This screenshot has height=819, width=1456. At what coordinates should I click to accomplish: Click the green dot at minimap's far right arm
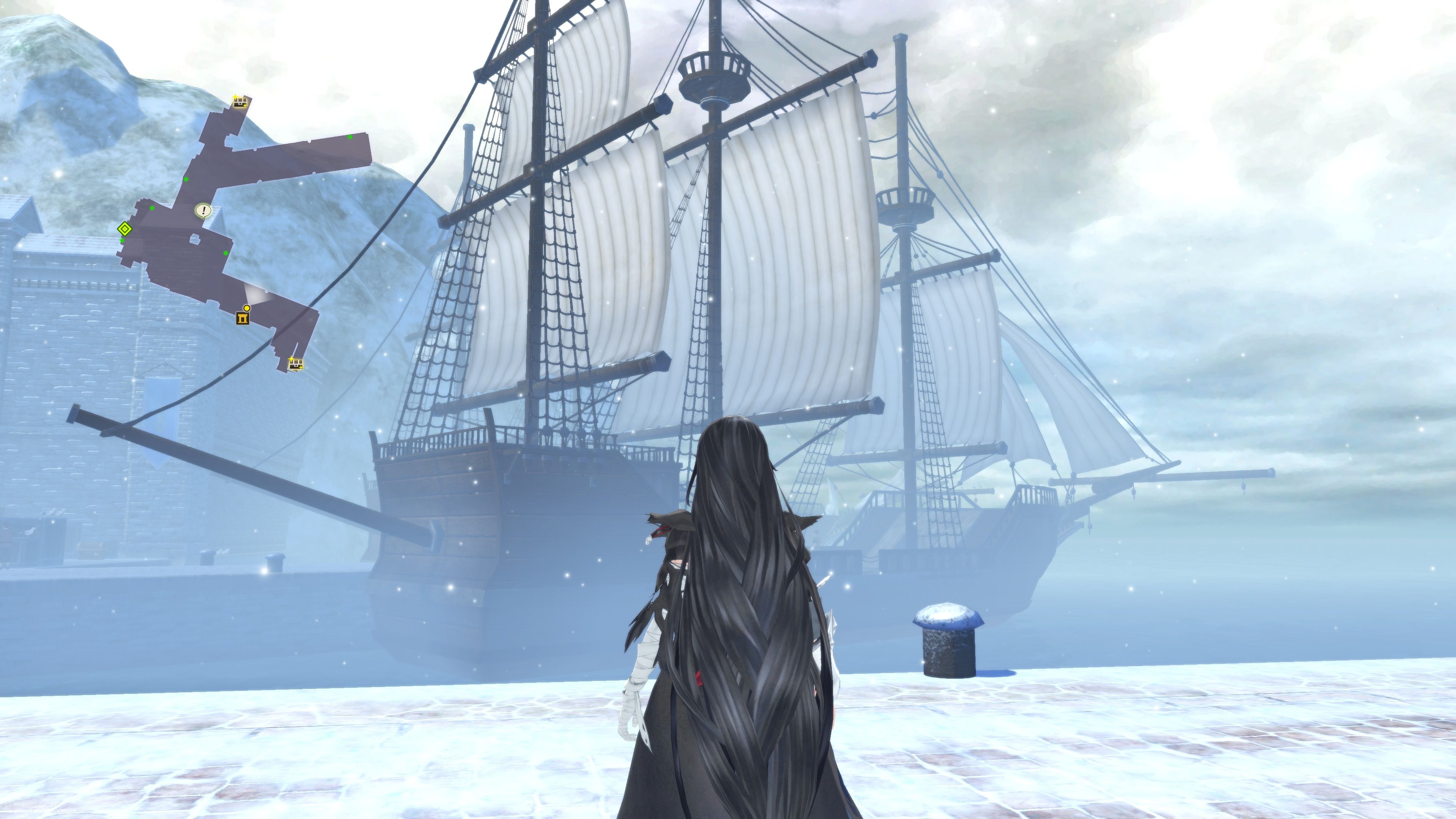(350, 137)
